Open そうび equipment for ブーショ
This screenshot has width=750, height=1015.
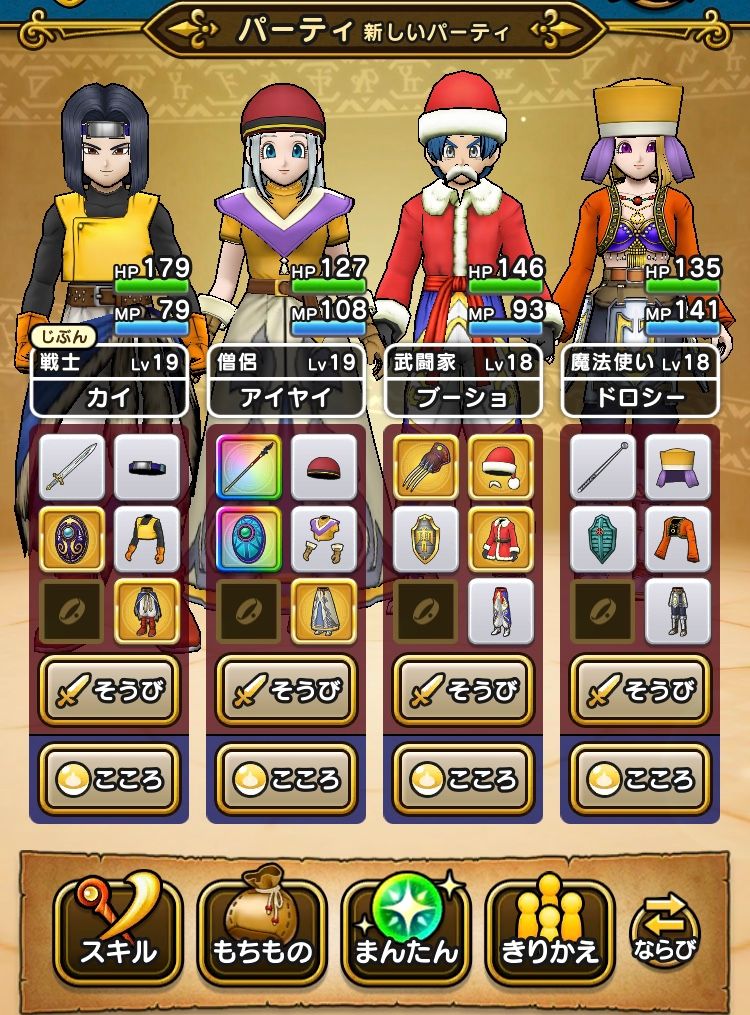(463, 690)
